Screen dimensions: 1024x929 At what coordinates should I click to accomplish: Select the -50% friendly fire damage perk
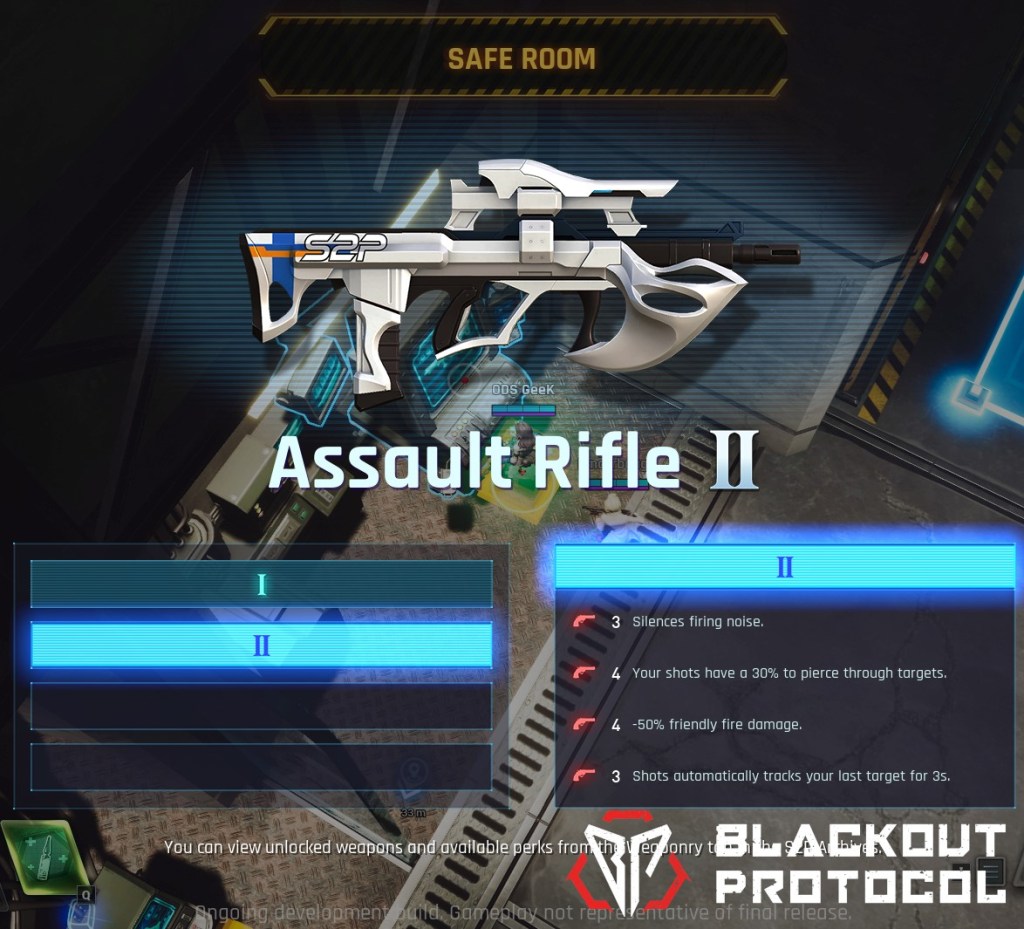[716, 724]
